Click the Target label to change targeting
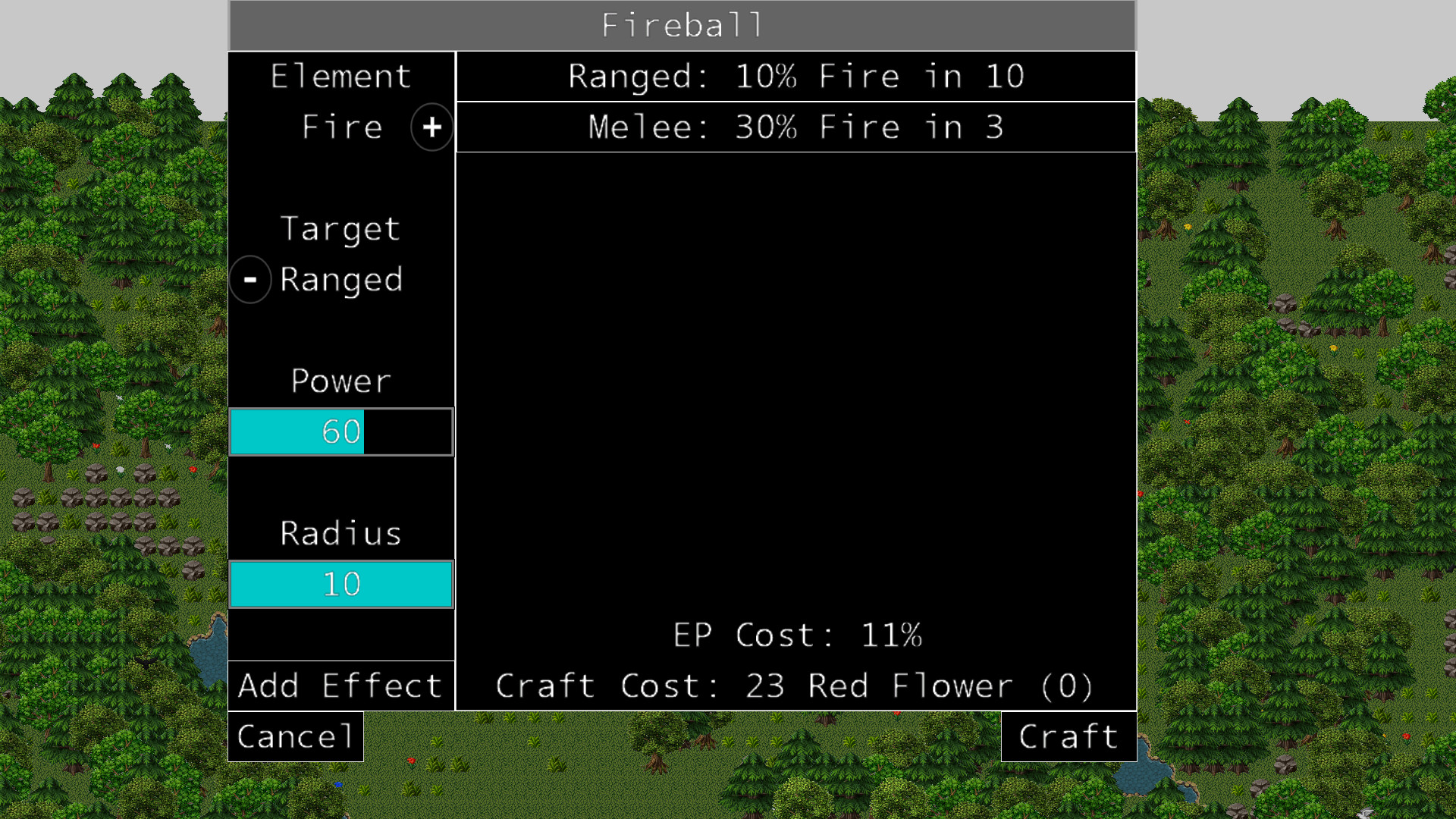 coord(340,228)
